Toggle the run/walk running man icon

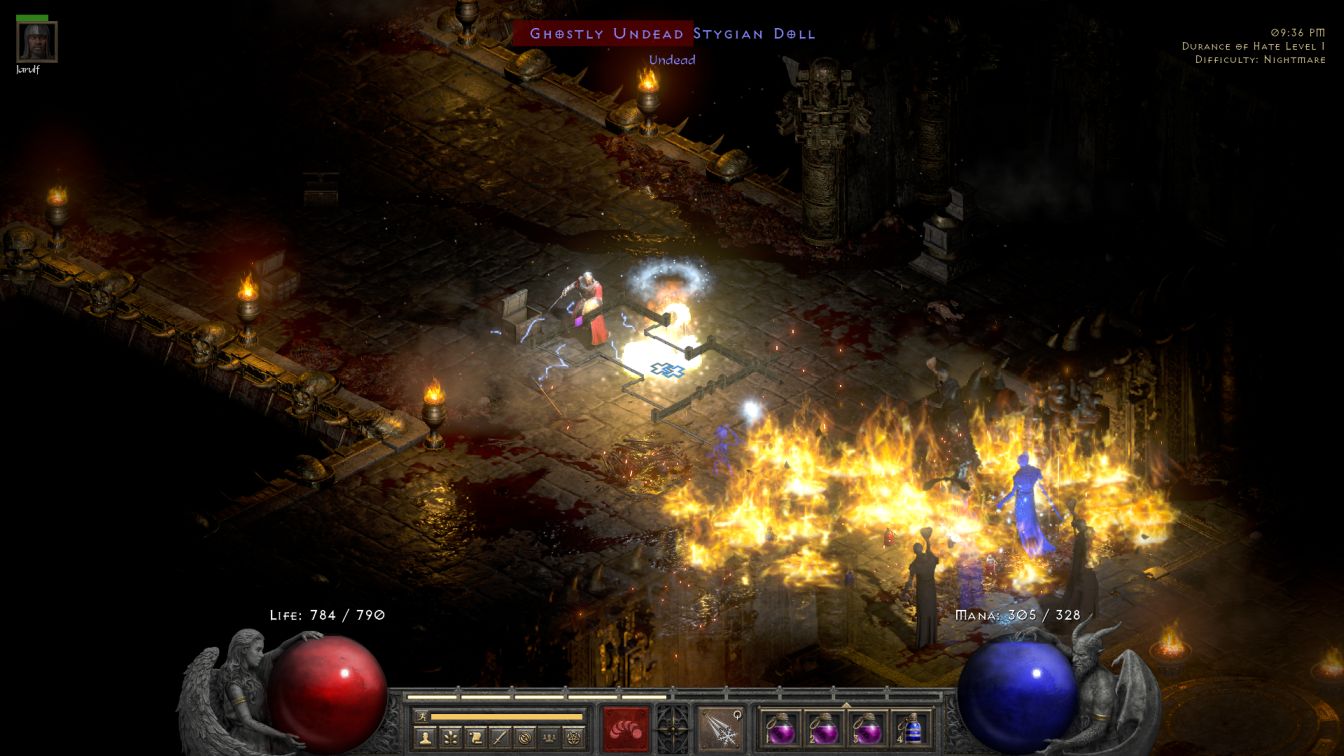click(x=421, y=716)
